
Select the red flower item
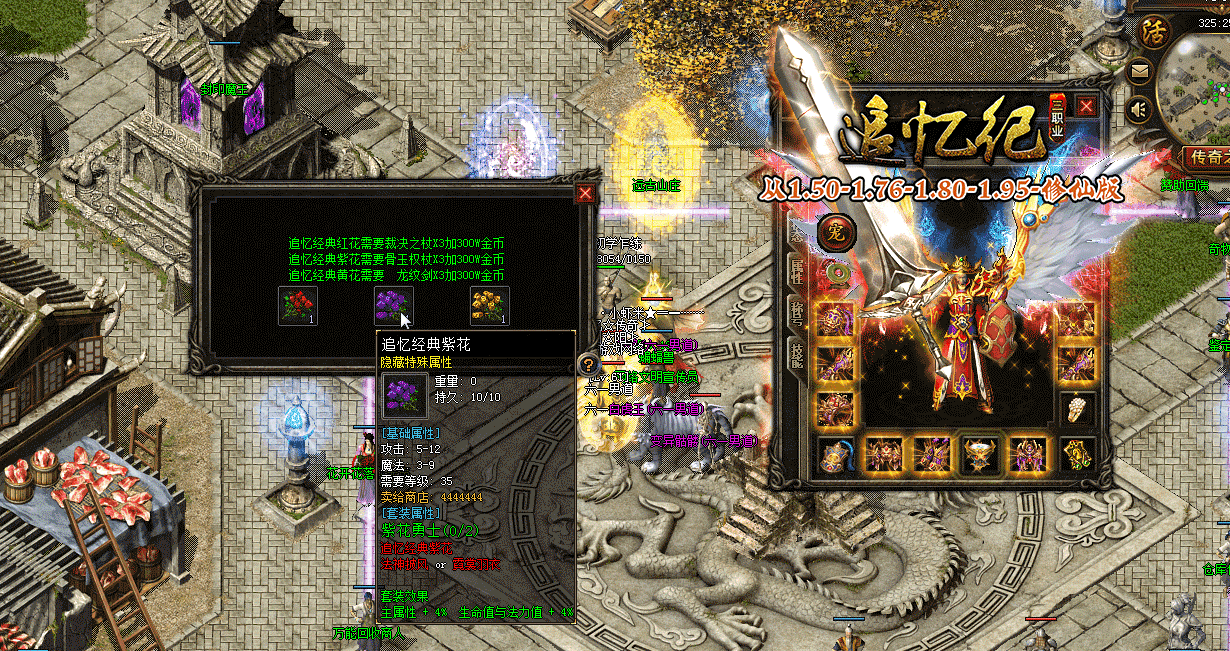coord(297,305)
